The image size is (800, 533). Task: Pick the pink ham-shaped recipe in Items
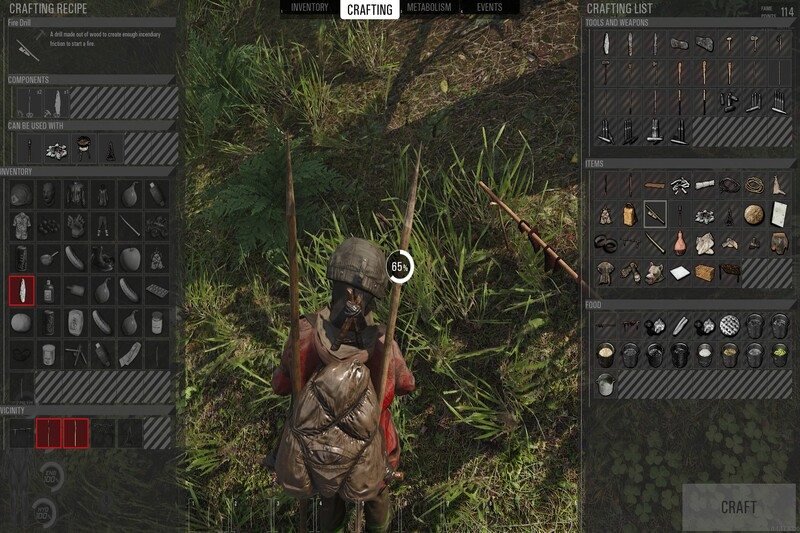coord(679,242)
